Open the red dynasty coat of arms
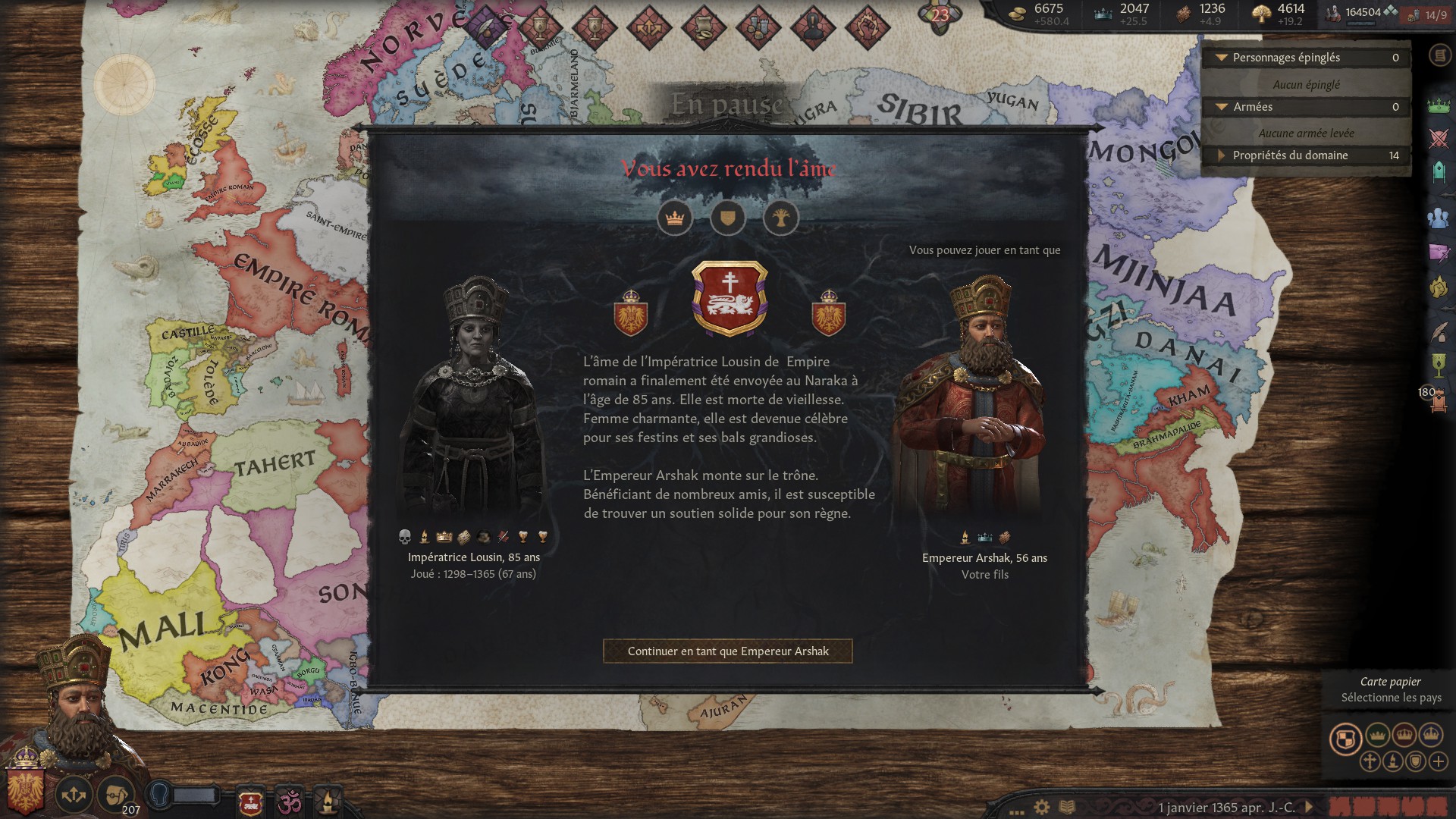The image size is (1456, 819). pos(730,299)
